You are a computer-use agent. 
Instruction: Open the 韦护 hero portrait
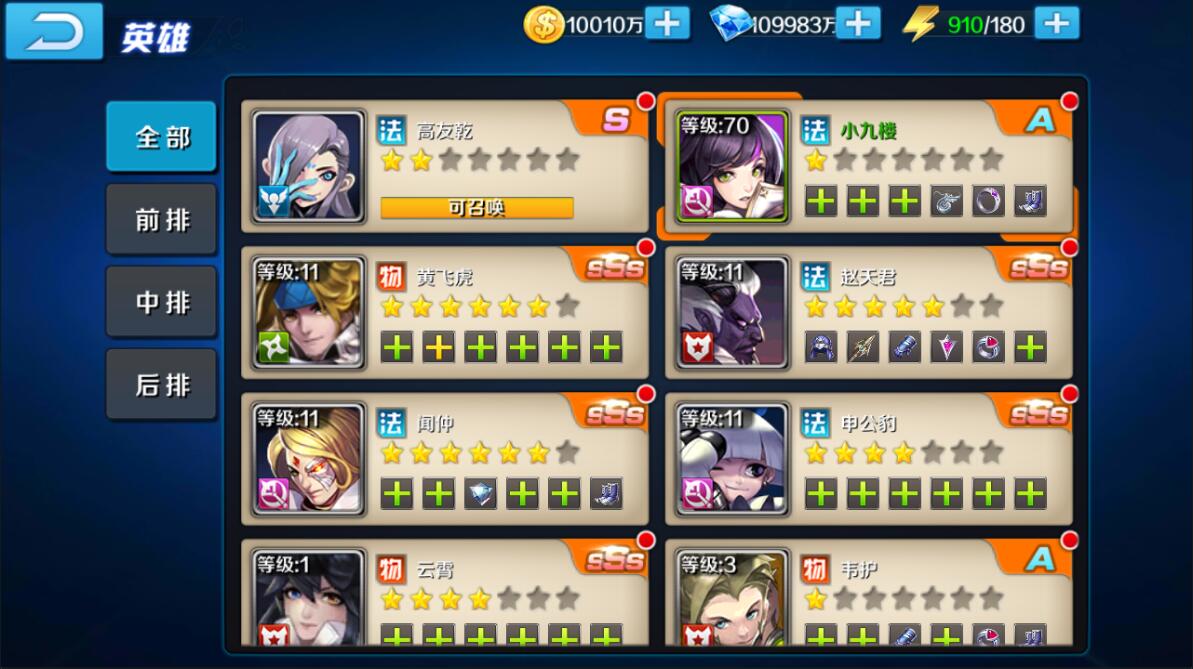731,598
